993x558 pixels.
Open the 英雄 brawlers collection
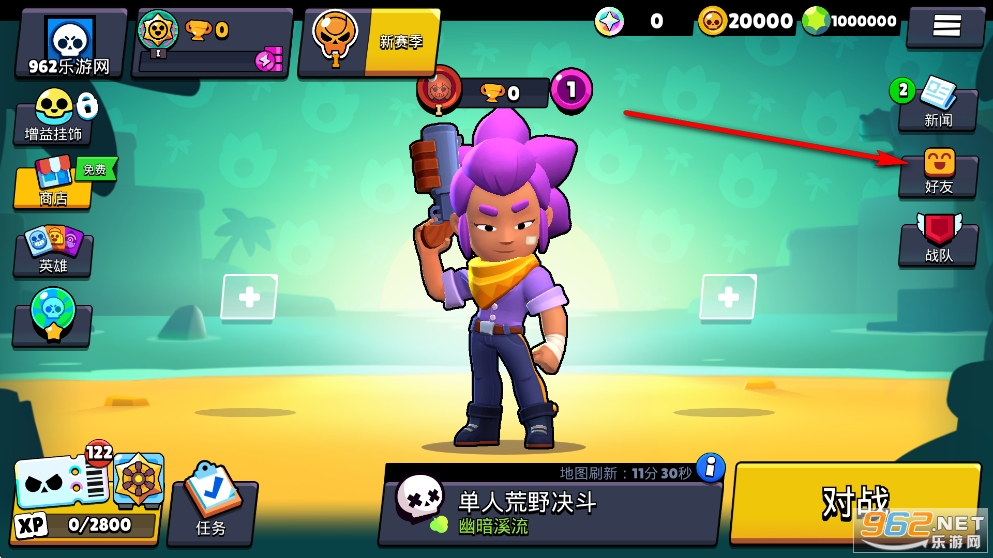[x=53, y=251]
